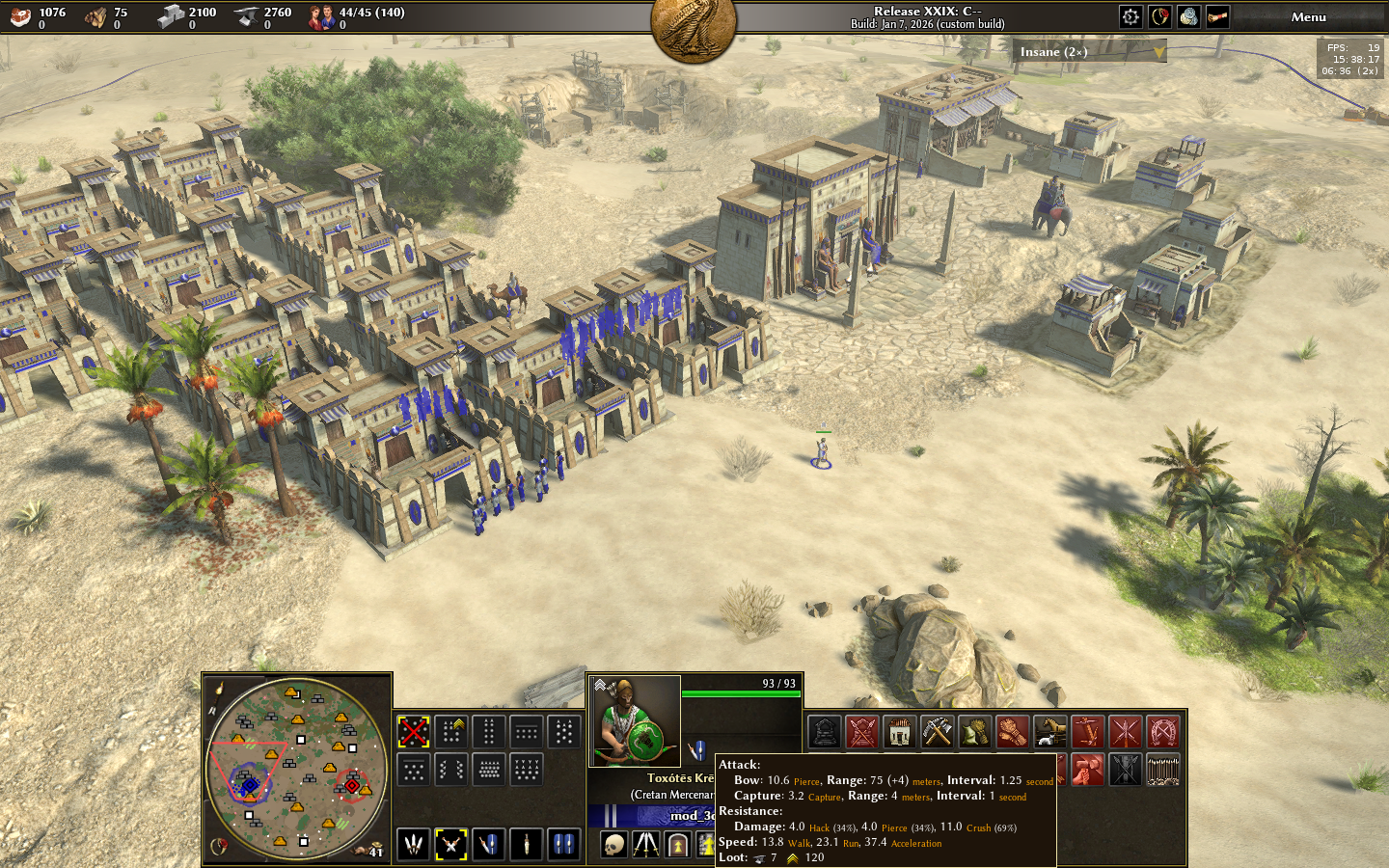
Task: Select the horse and sheep corral building
Action: 1049,733
